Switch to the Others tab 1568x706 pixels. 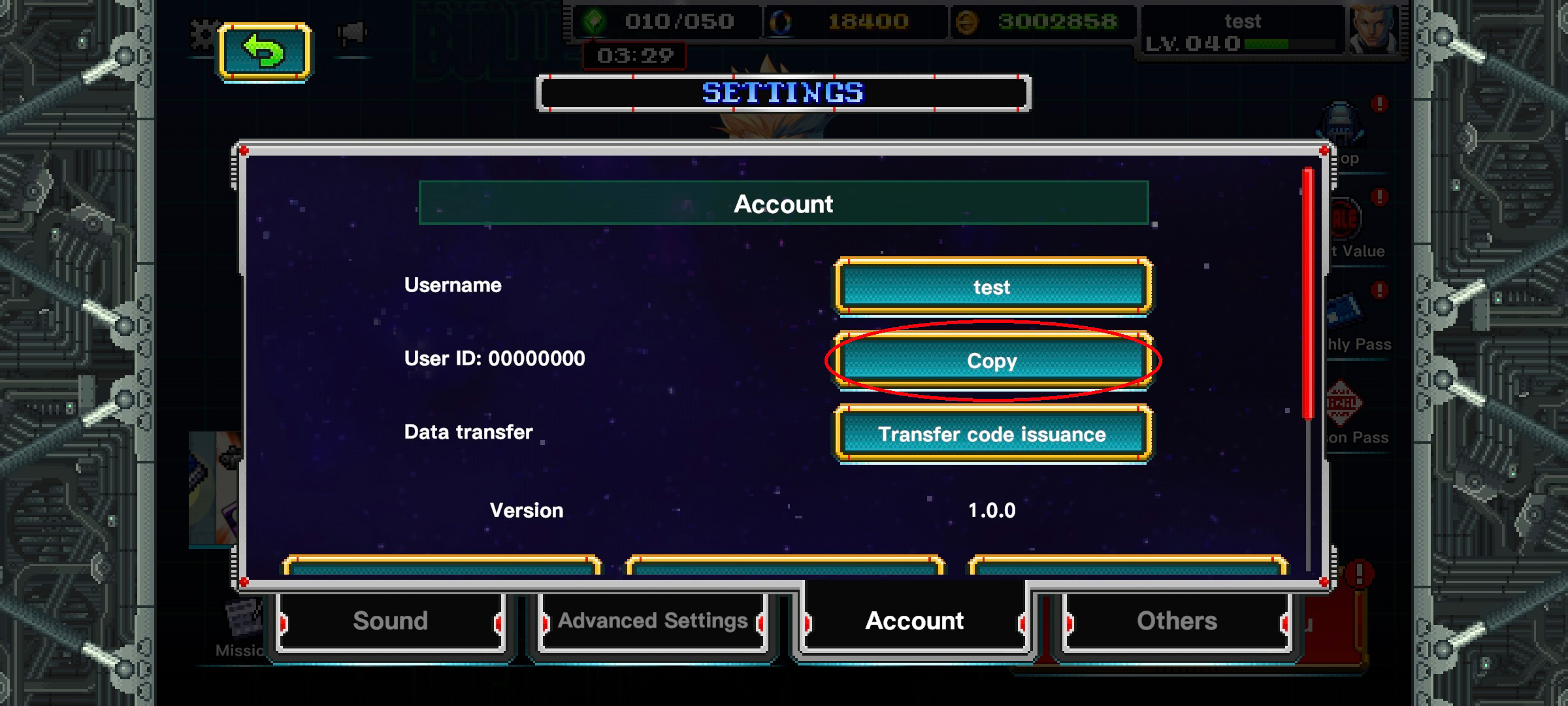click(1177, 621)
